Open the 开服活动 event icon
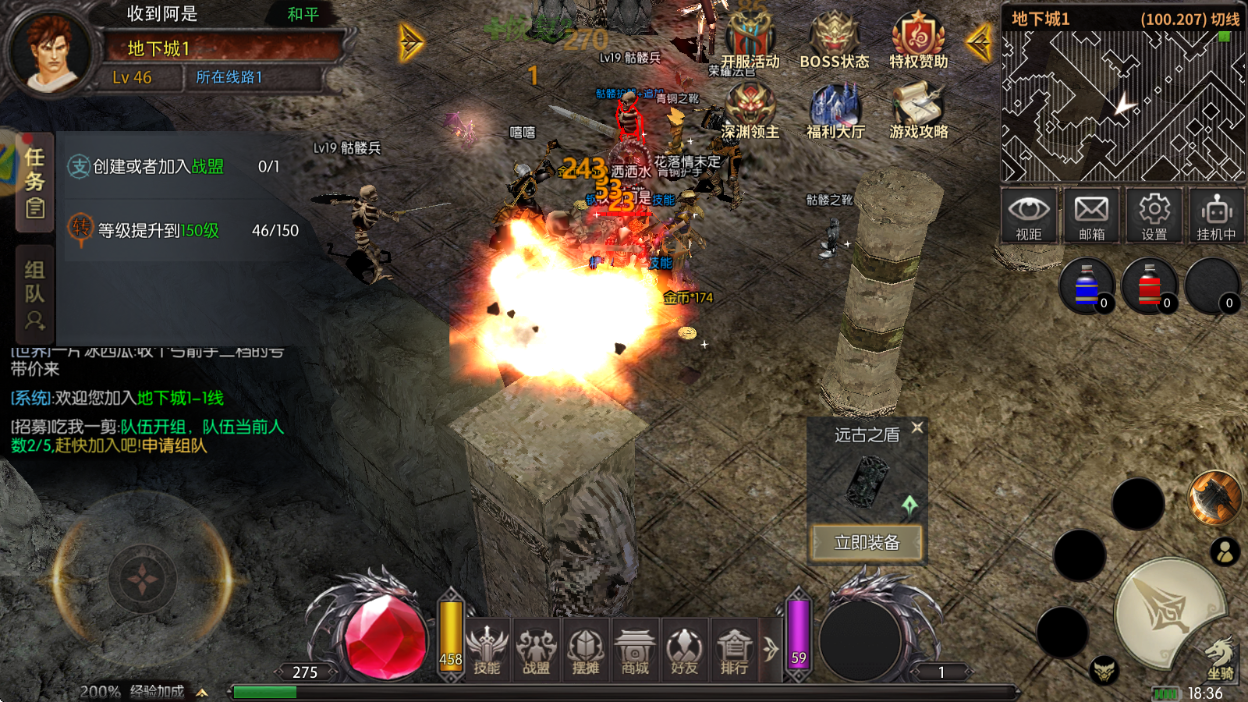The height and width of the screenshot is (702, 1248). coord(750,39)
